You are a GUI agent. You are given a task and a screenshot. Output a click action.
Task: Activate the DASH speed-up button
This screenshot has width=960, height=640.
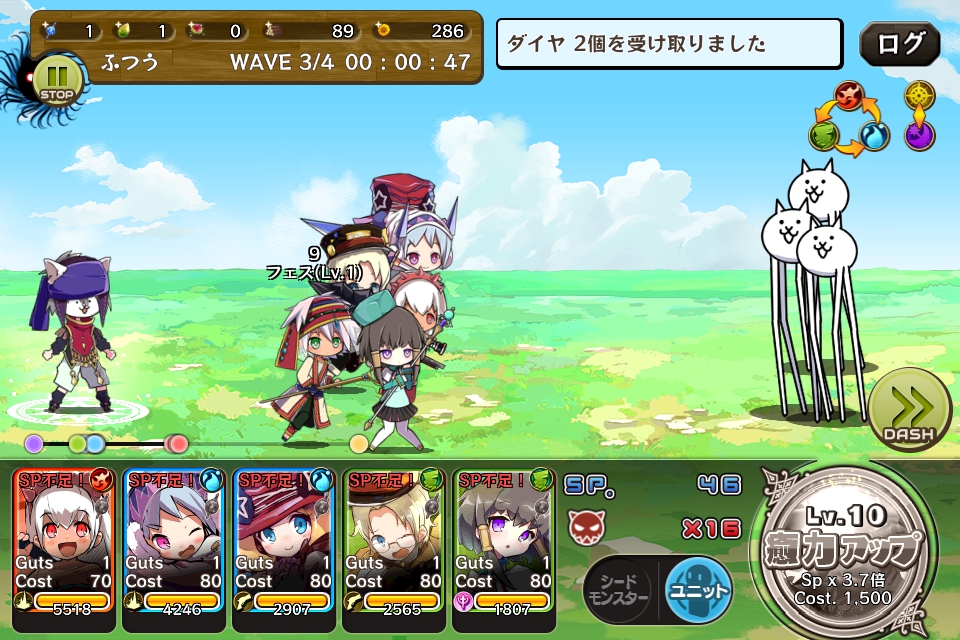(x=908, y=411)
